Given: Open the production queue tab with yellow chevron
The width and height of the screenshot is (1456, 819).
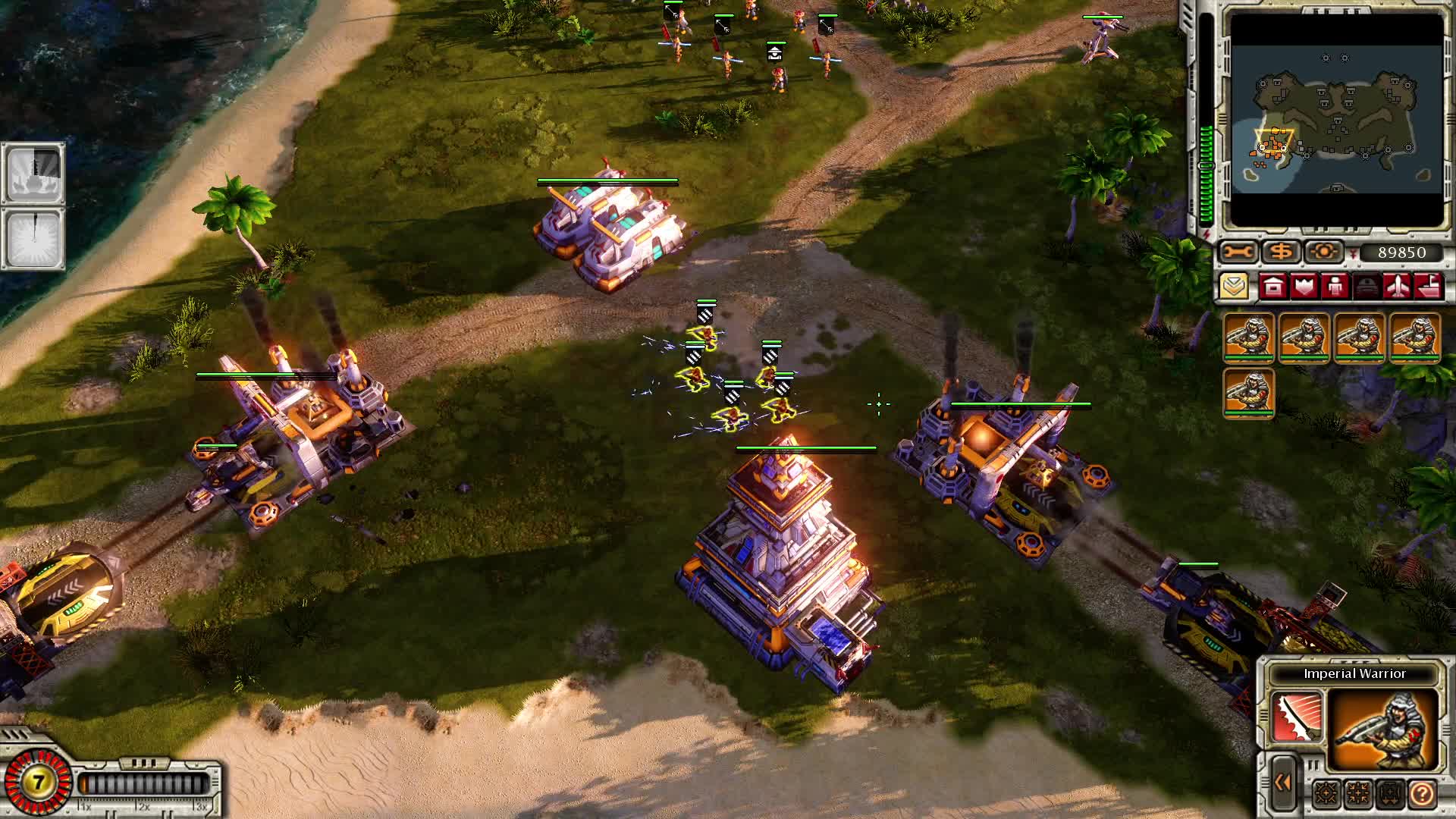Looking at the screenshot, I should point(1234,287).
